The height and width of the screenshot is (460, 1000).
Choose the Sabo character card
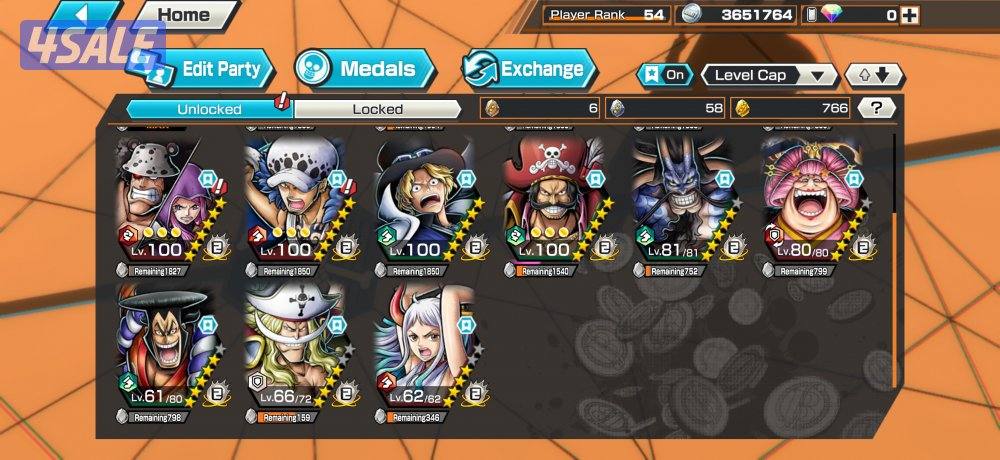(x=423, y=198)
